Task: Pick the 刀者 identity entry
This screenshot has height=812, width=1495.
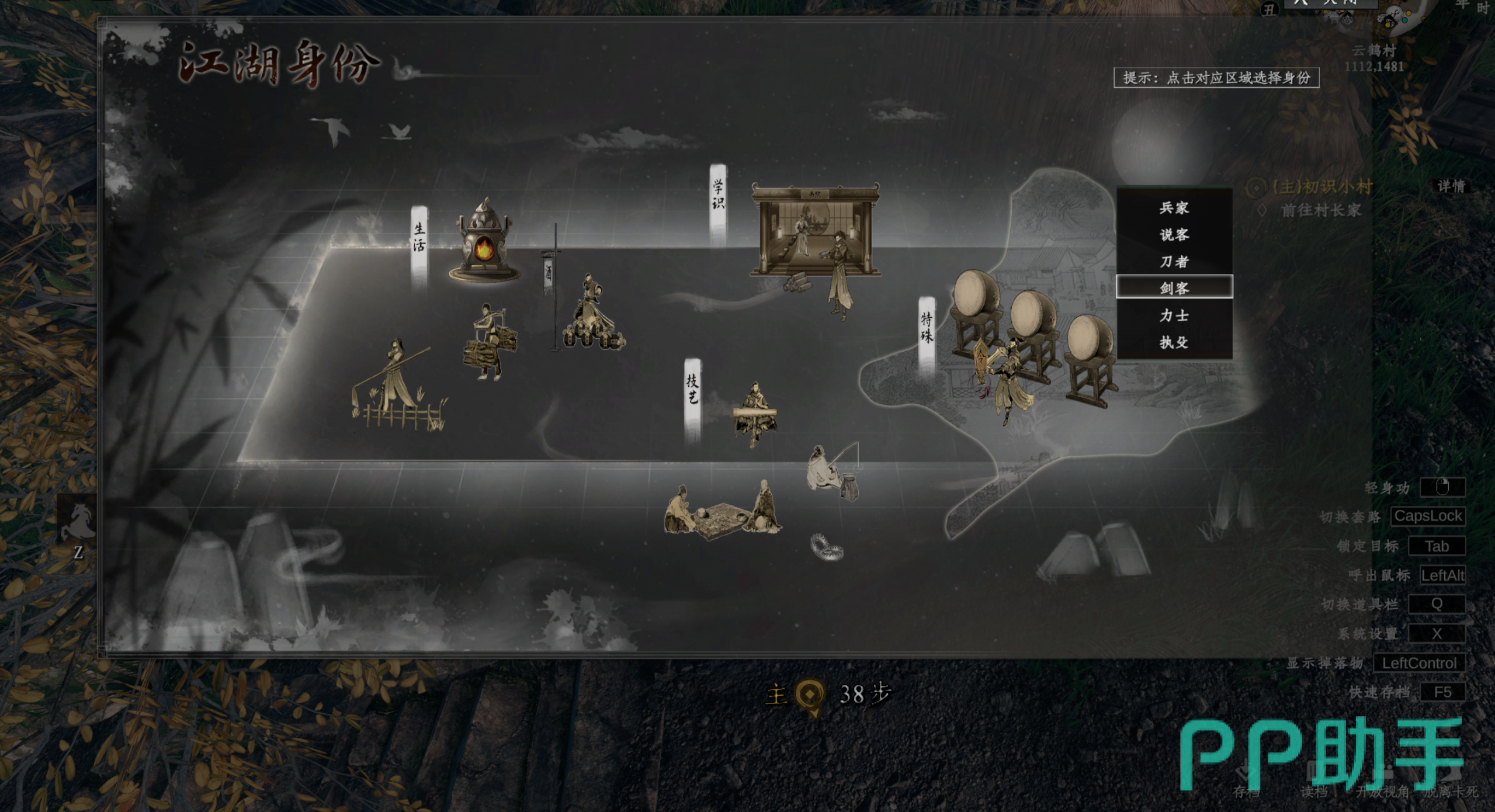Action: click(x=1174, y=262)
